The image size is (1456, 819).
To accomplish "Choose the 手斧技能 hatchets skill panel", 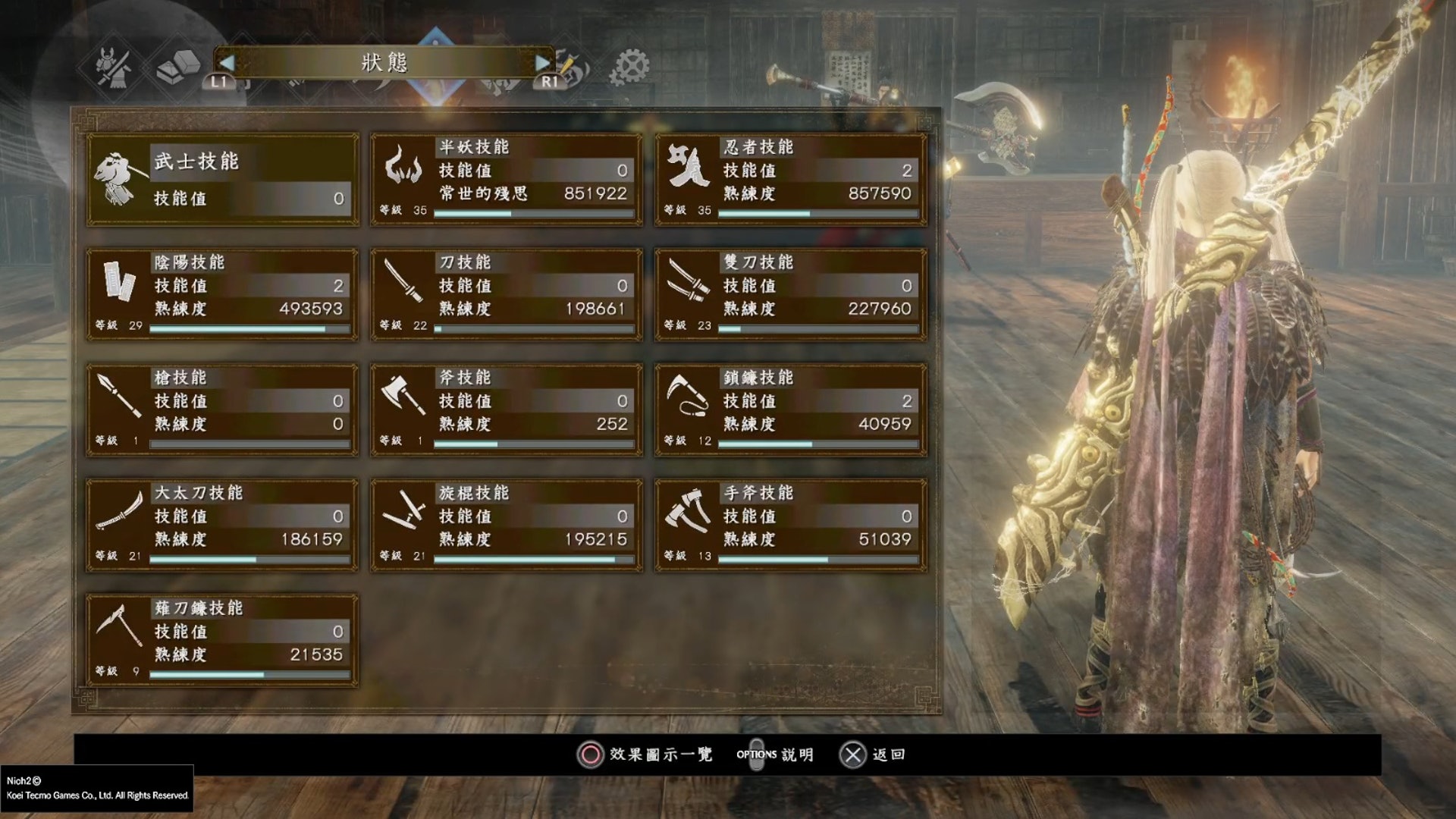I will 790,525.
